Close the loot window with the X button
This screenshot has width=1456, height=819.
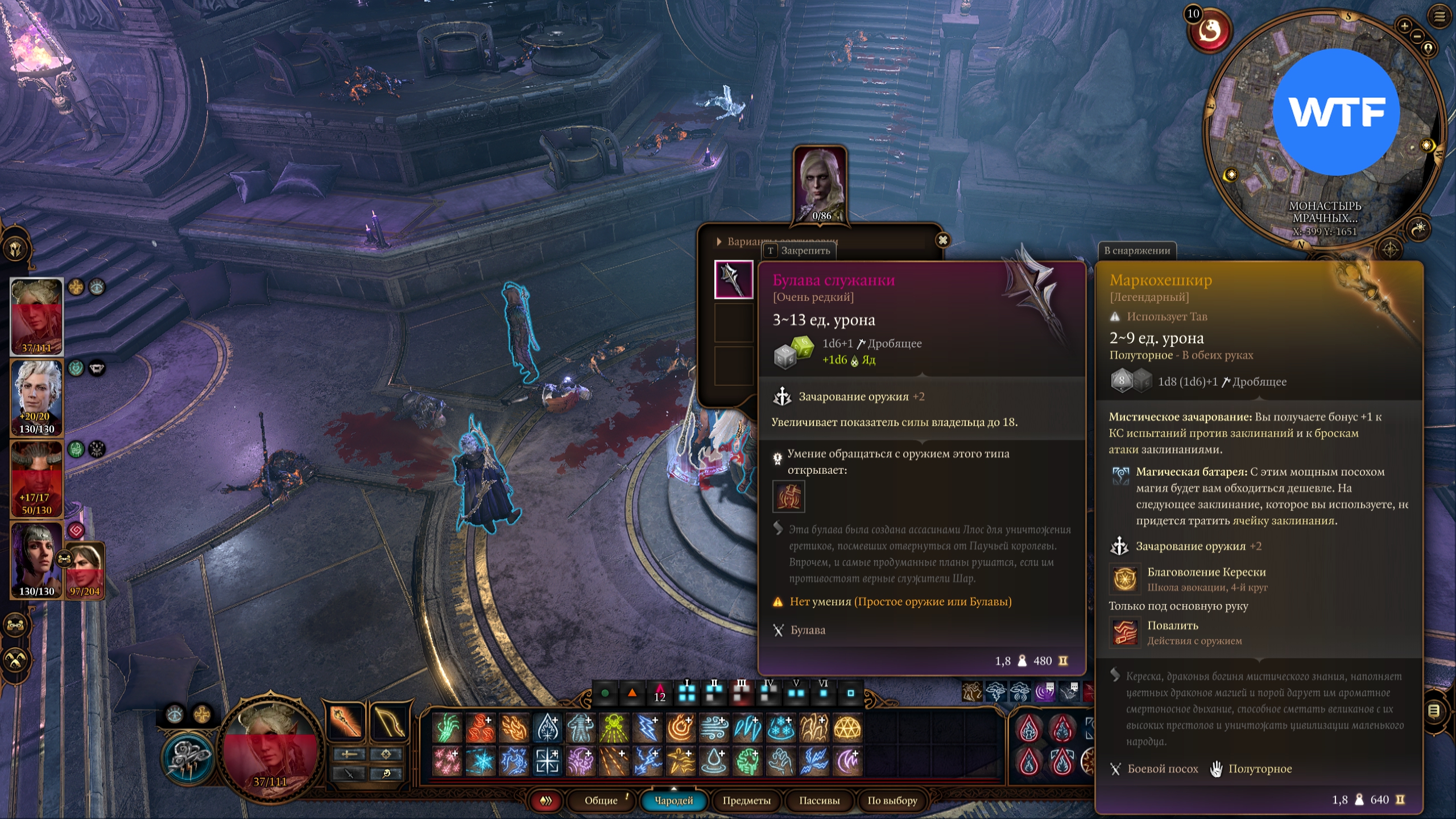tap(942, 240)
